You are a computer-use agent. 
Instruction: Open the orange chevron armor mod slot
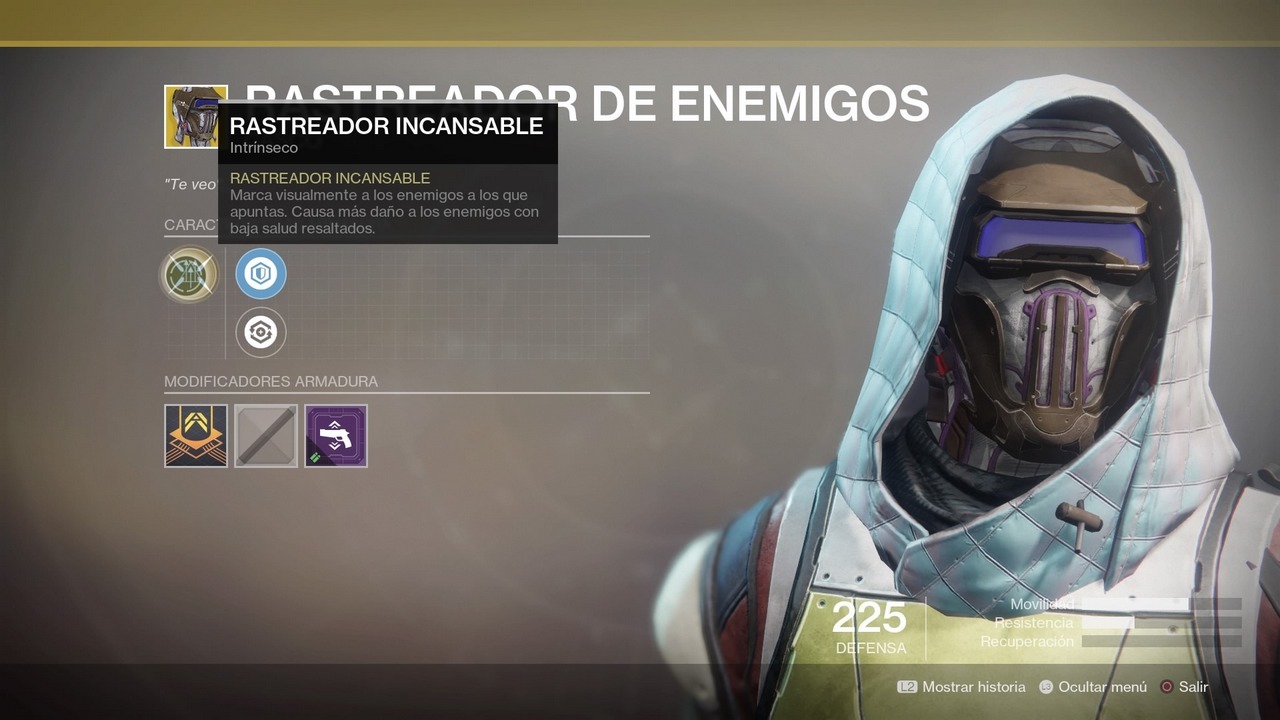click(x=196, y=435)
